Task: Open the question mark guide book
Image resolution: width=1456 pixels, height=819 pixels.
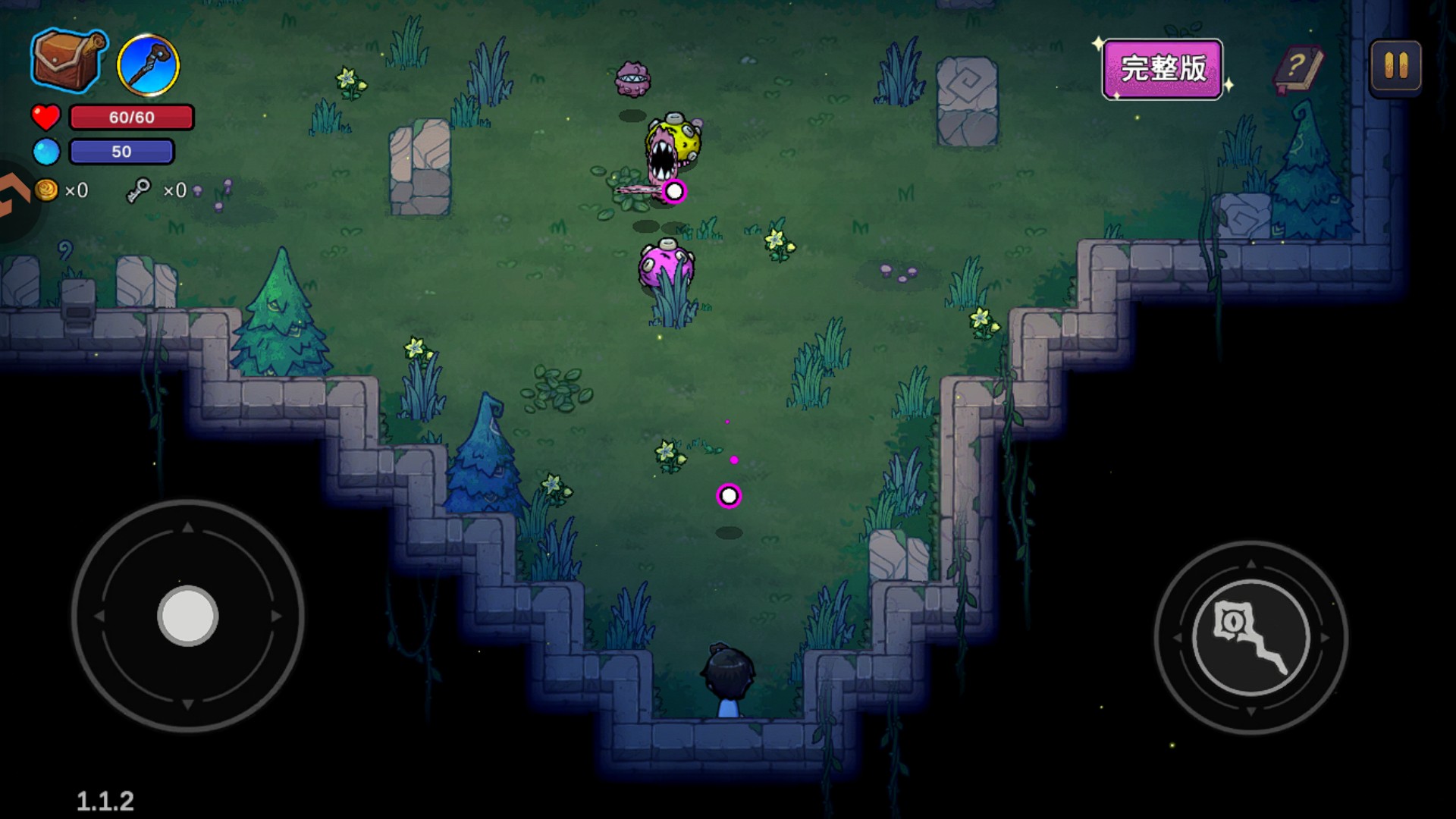Action: 1299,70
